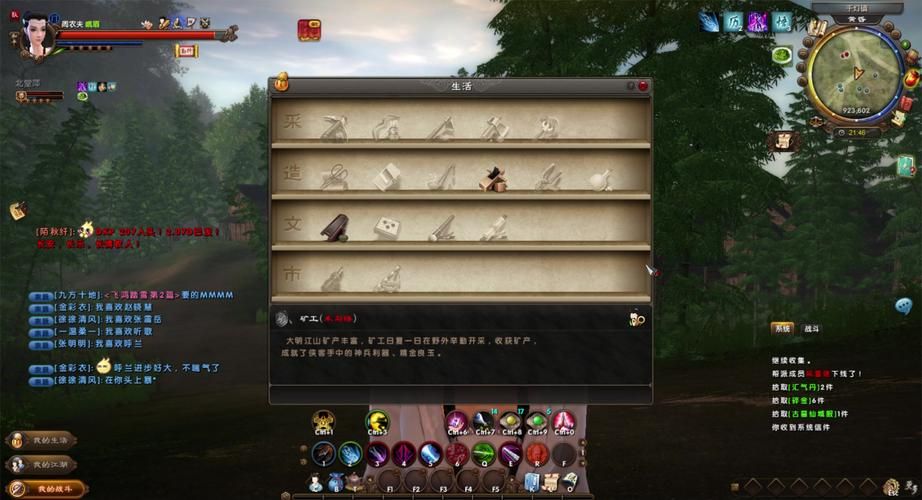922x500 pixels.
Task: Close the 生活 life skills window
Action: (x=643, y=86)
